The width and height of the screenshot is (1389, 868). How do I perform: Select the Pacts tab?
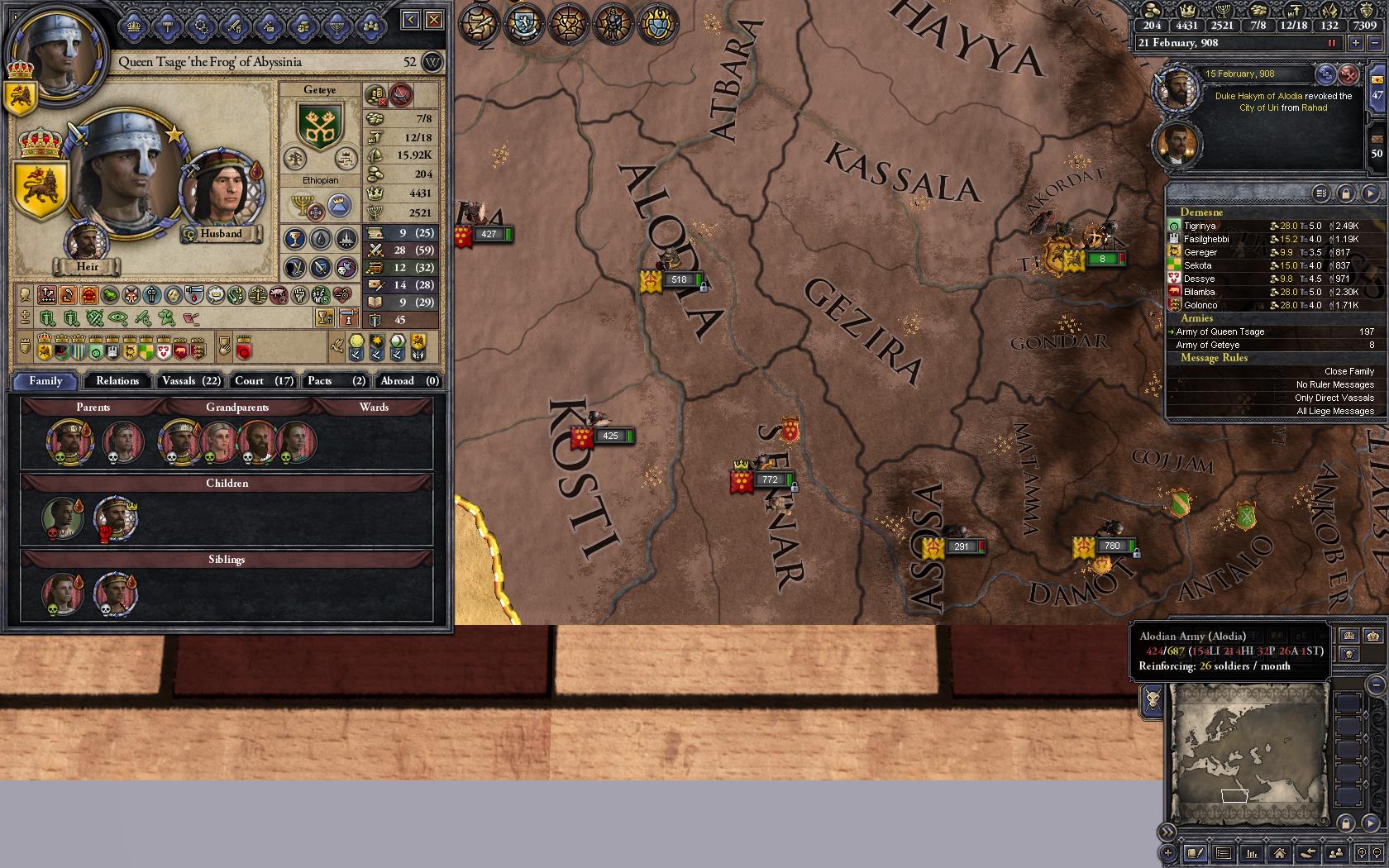coord(336,381)
